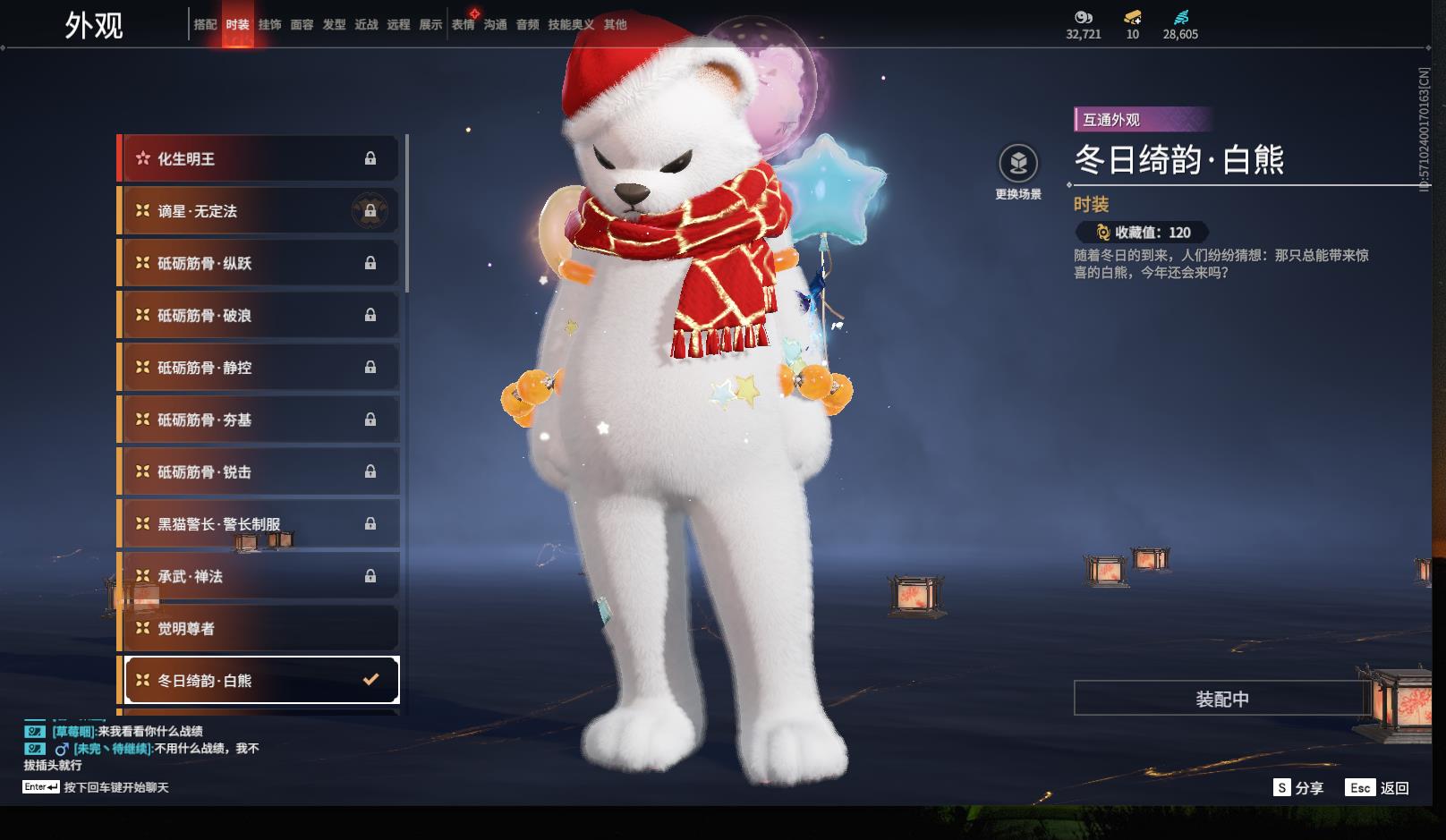
Task: Click the 装配中 equip button
Action: coord(1221,699)
